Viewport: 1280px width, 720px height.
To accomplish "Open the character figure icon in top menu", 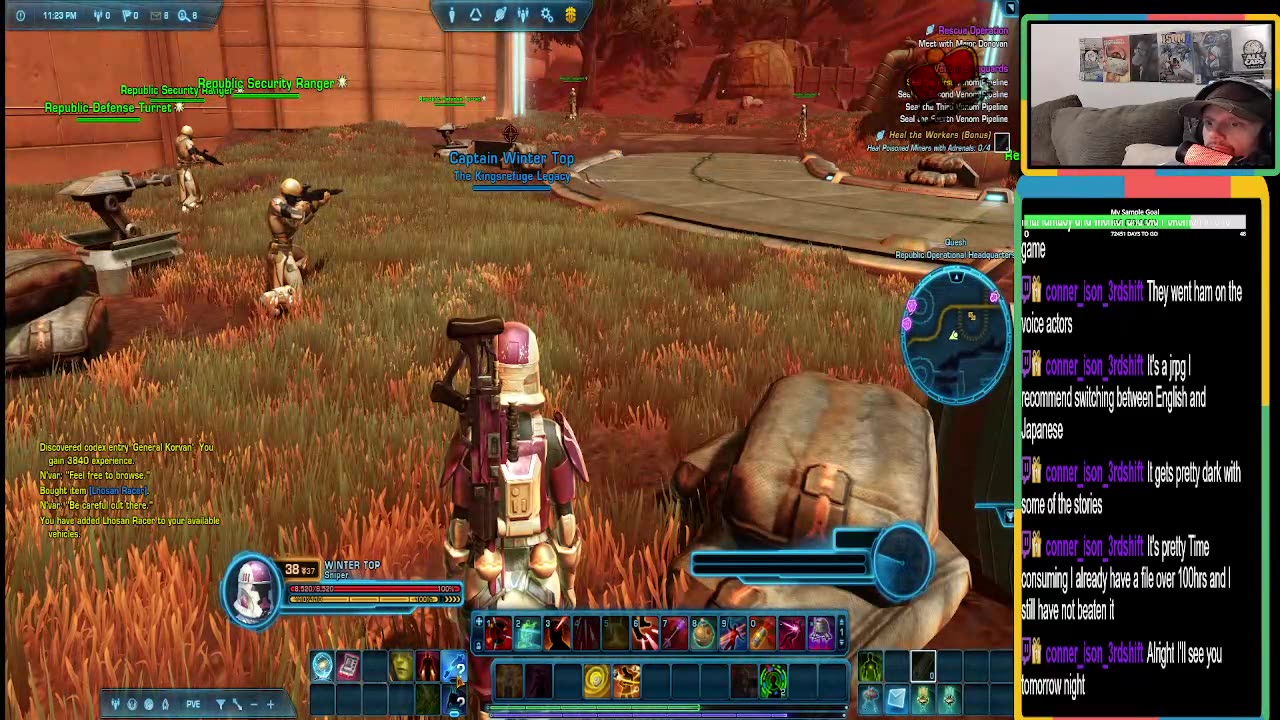I will click(x=452, y=15).
